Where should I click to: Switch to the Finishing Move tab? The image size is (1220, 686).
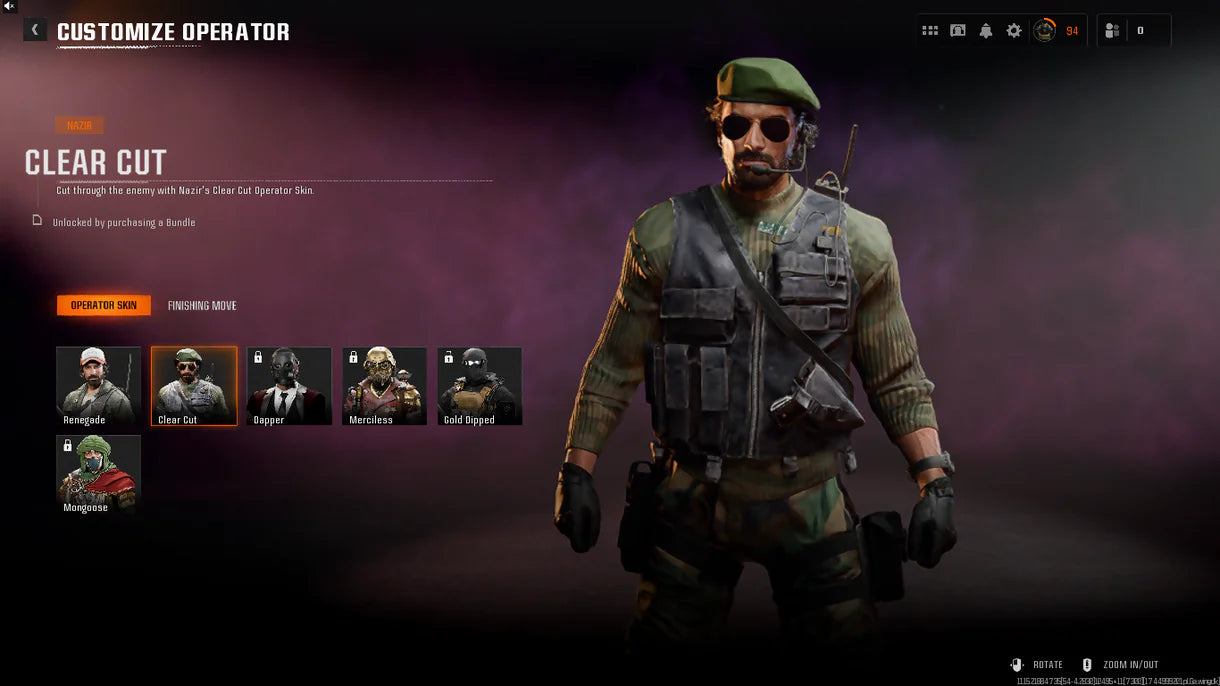[202, 306]
